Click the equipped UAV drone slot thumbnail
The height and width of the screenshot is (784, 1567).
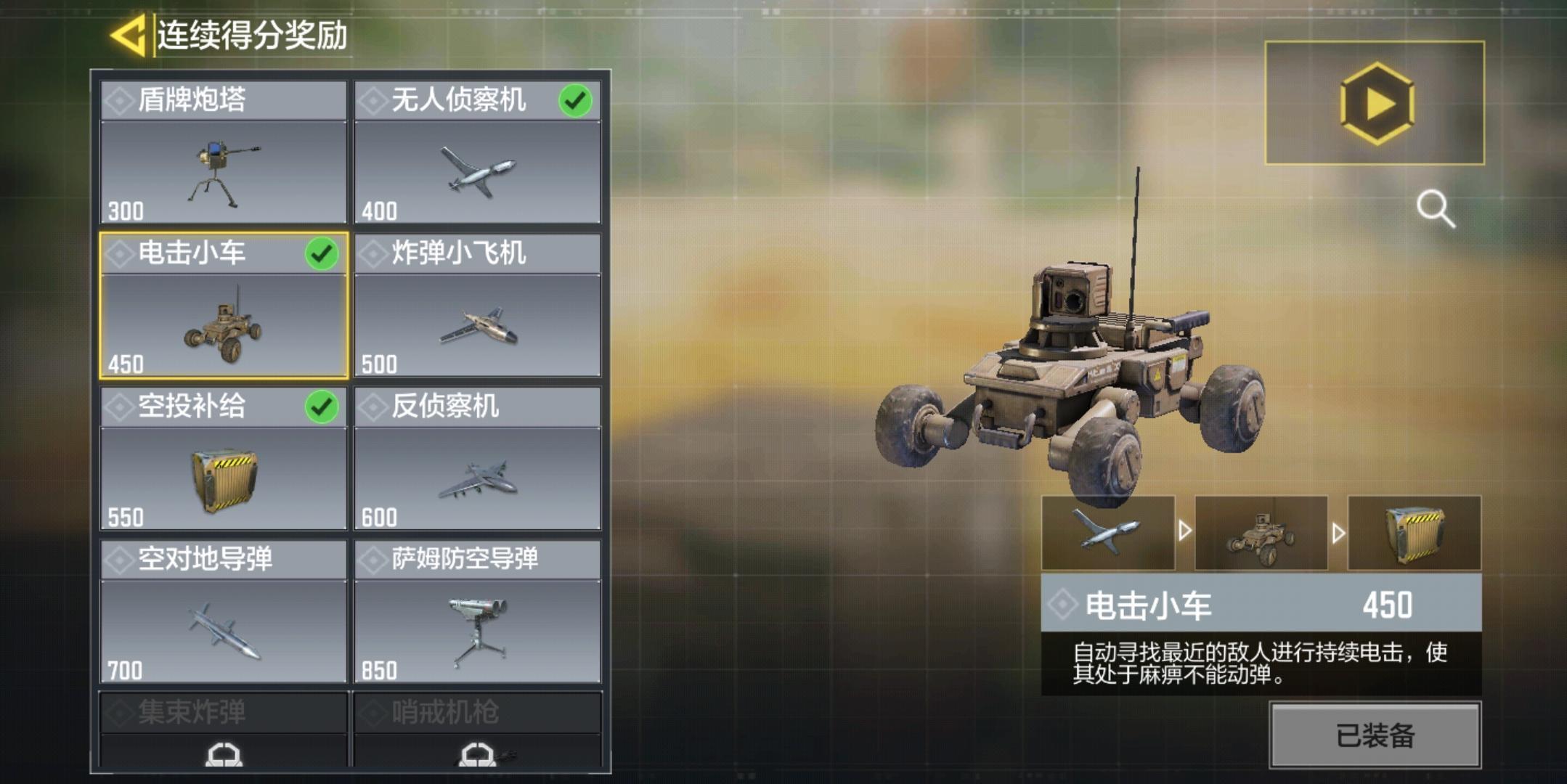1107,533
